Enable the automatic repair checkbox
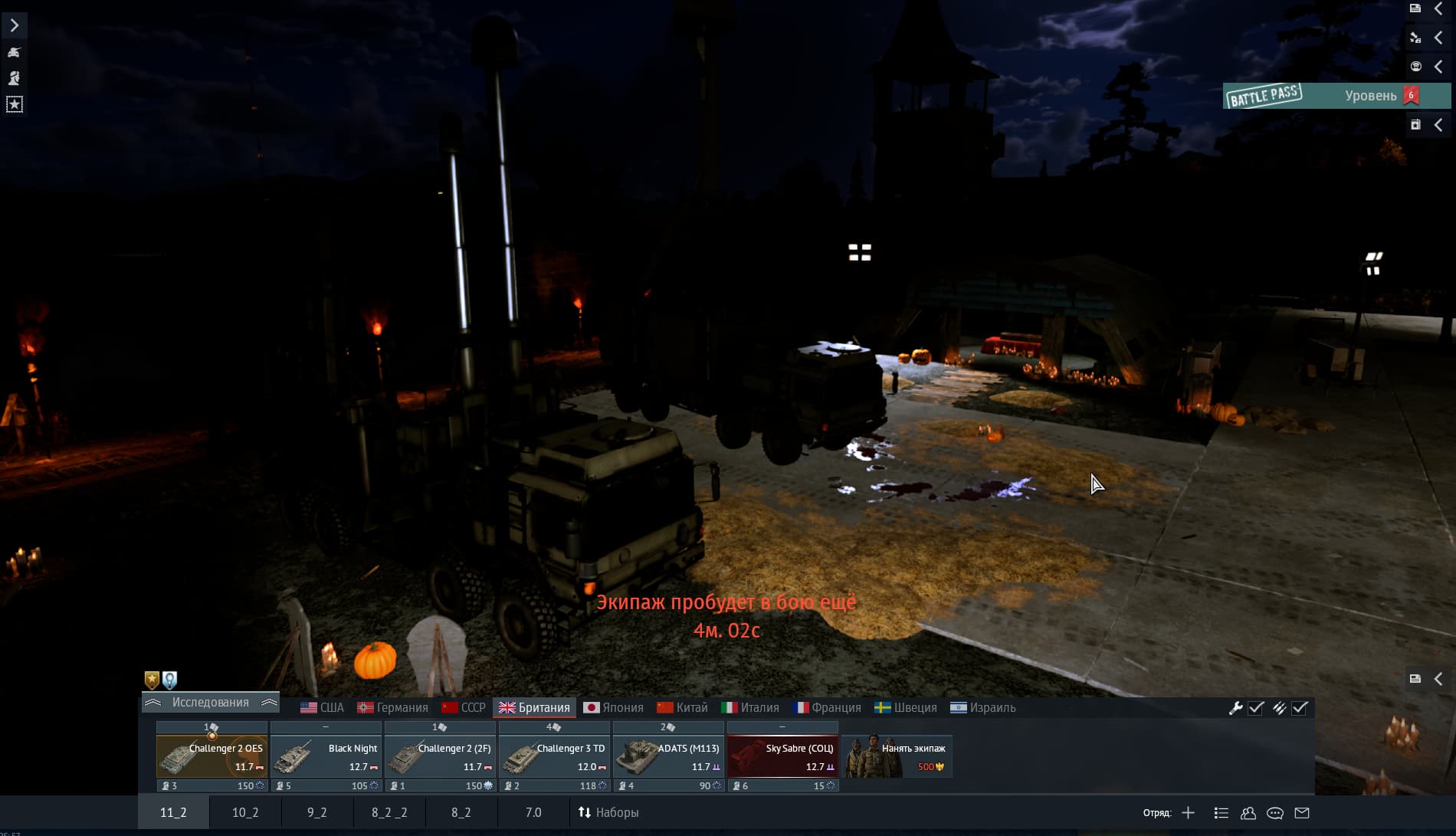Screen dimensions: 1456x836 pos(1255,709)
